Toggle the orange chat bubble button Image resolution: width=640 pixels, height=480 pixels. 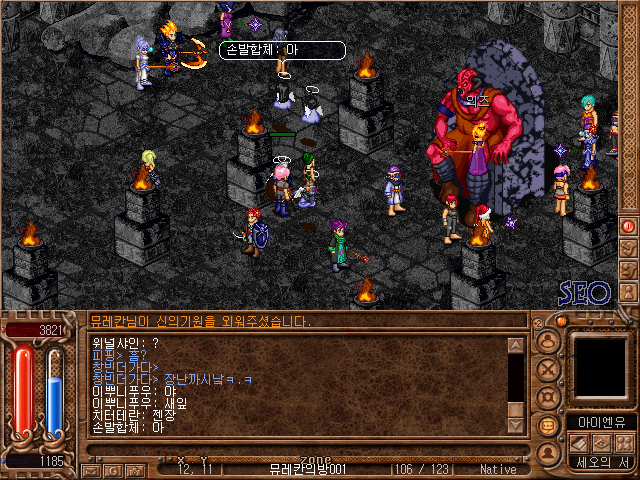tap(547, 425)
